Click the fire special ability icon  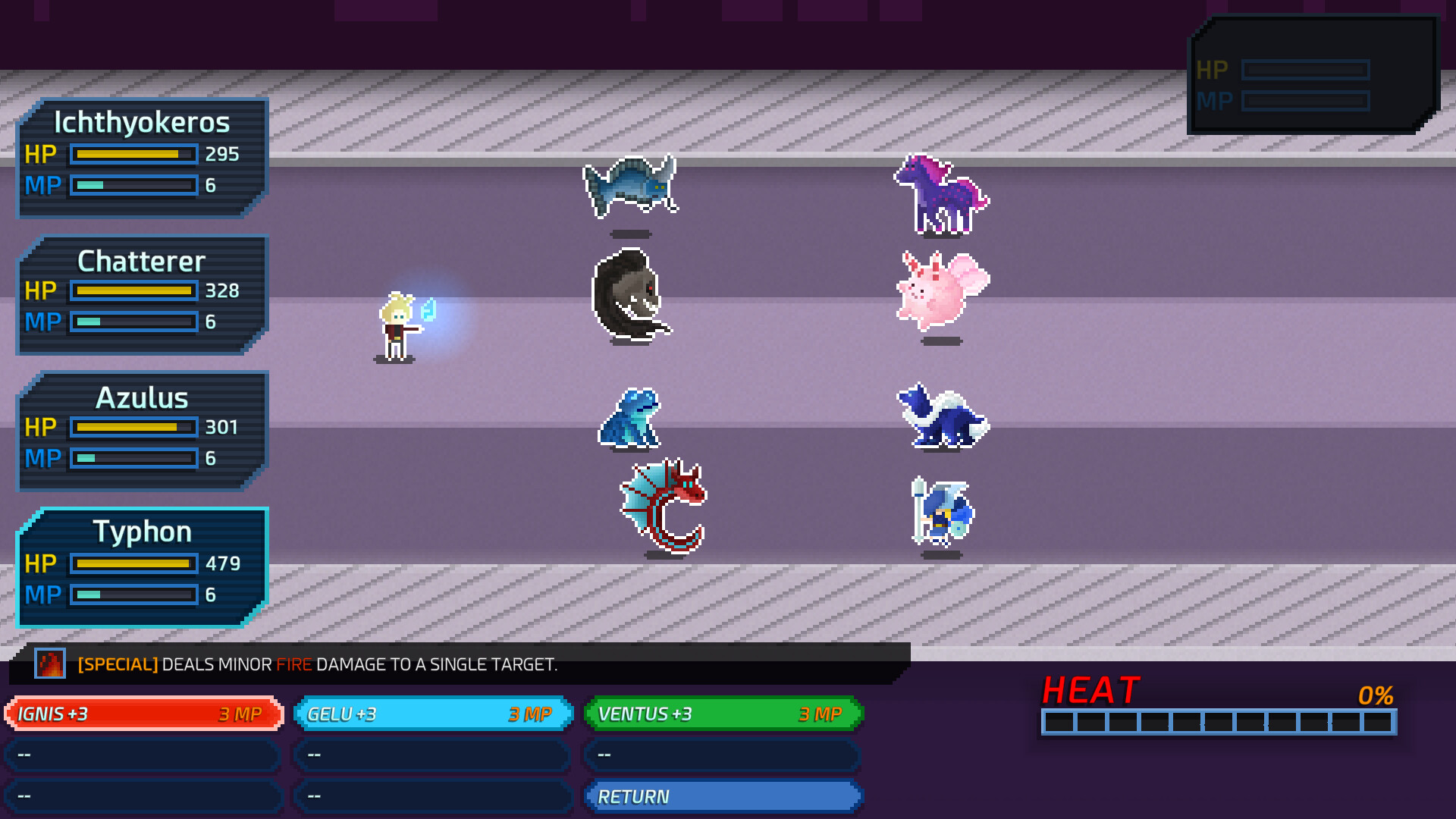tap(50, 664)
